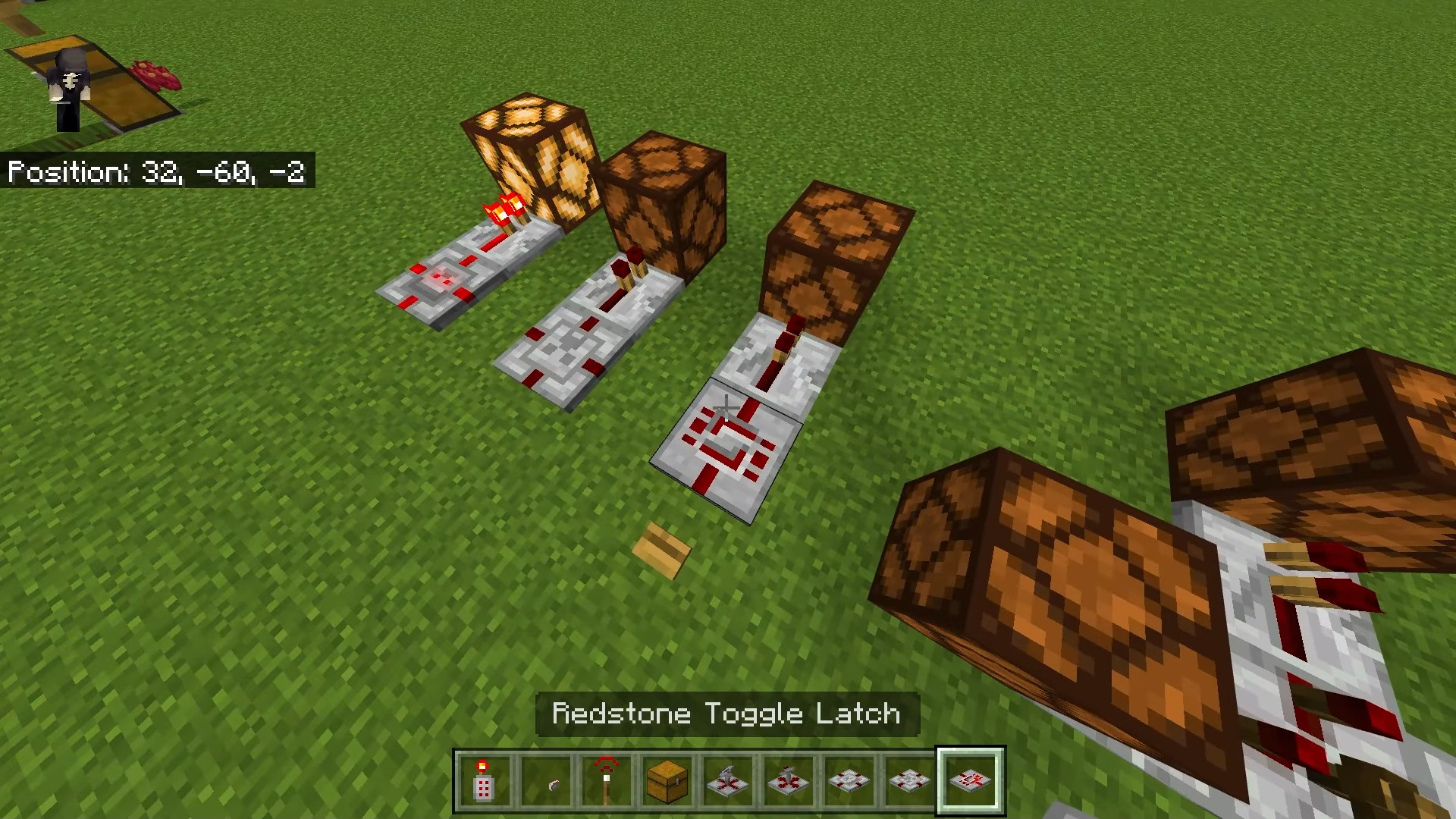Click the player avatar in the top-left corner

coord(68,83)
